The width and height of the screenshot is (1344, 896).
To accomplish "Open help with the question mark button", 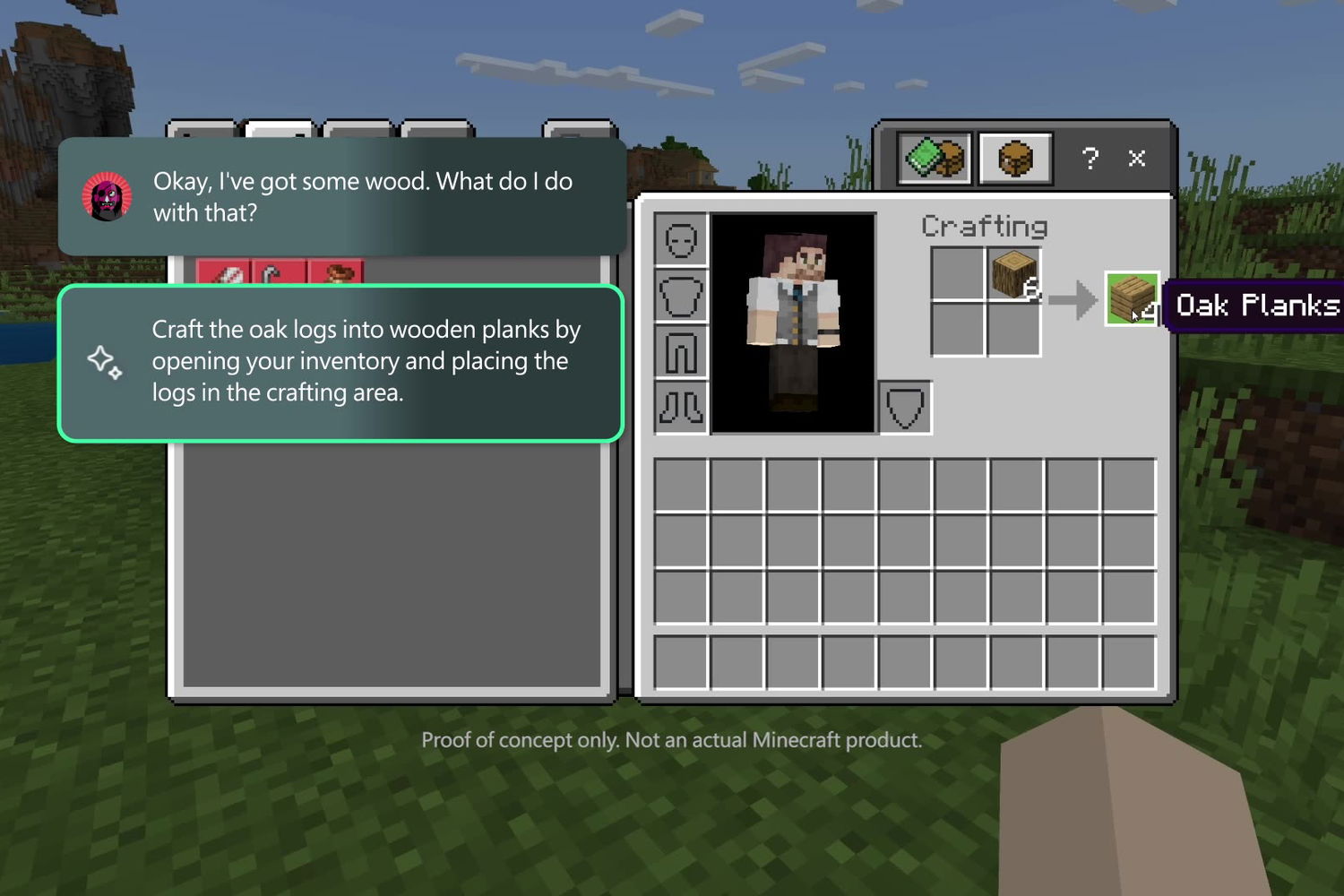I will click(1090, 159).
